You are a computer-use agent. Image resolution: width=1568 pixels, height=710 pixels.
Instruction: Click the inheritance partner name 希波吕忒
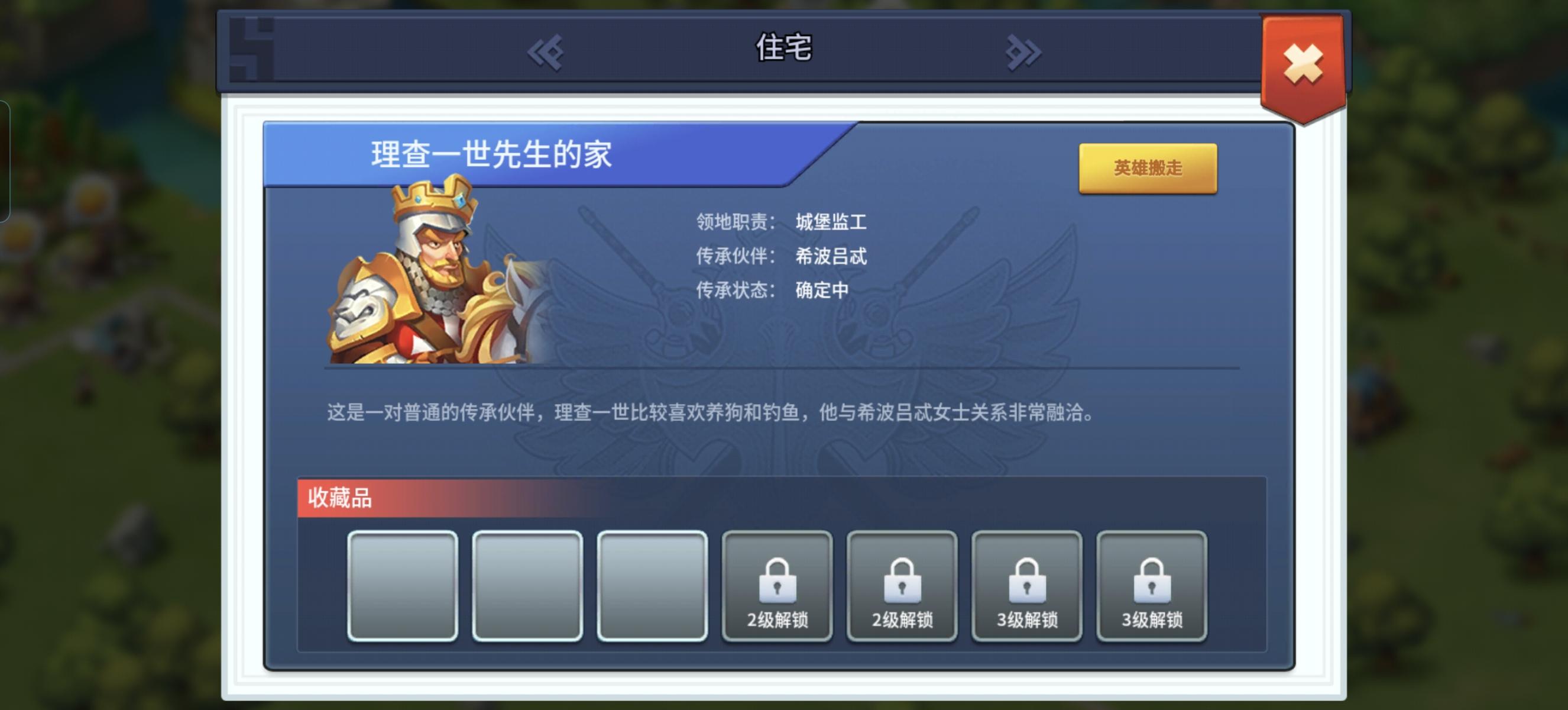831,257
